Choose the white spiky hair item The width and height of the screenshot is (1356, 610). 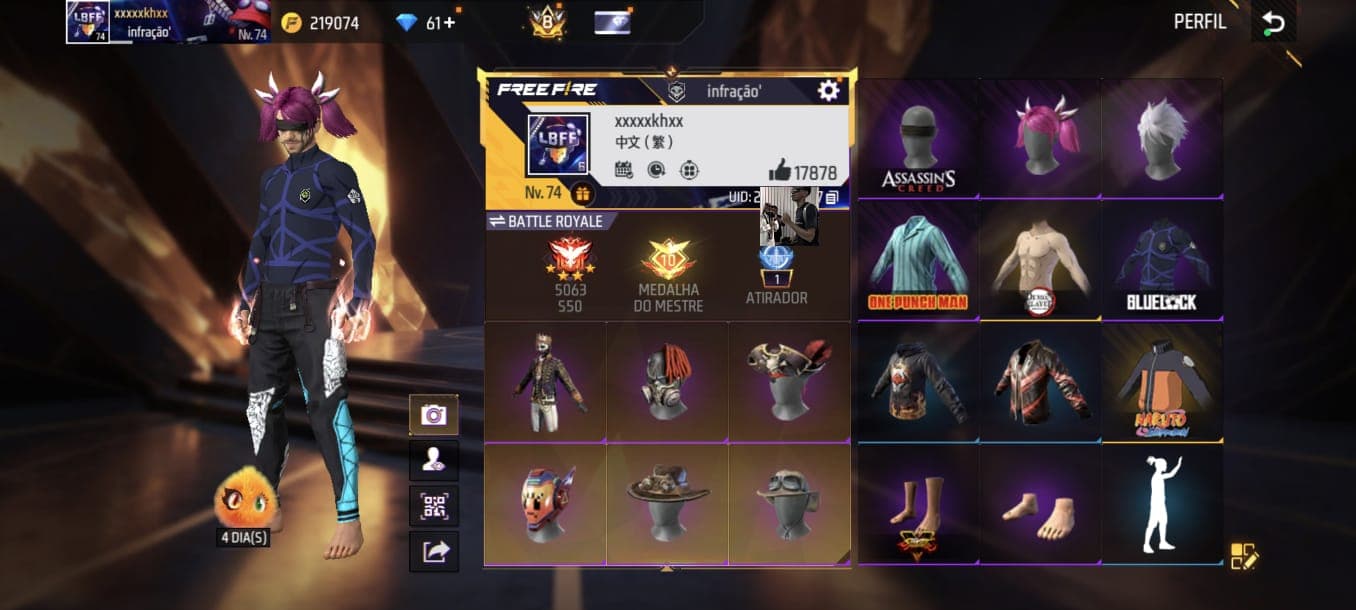click(x=1161, y=140)
